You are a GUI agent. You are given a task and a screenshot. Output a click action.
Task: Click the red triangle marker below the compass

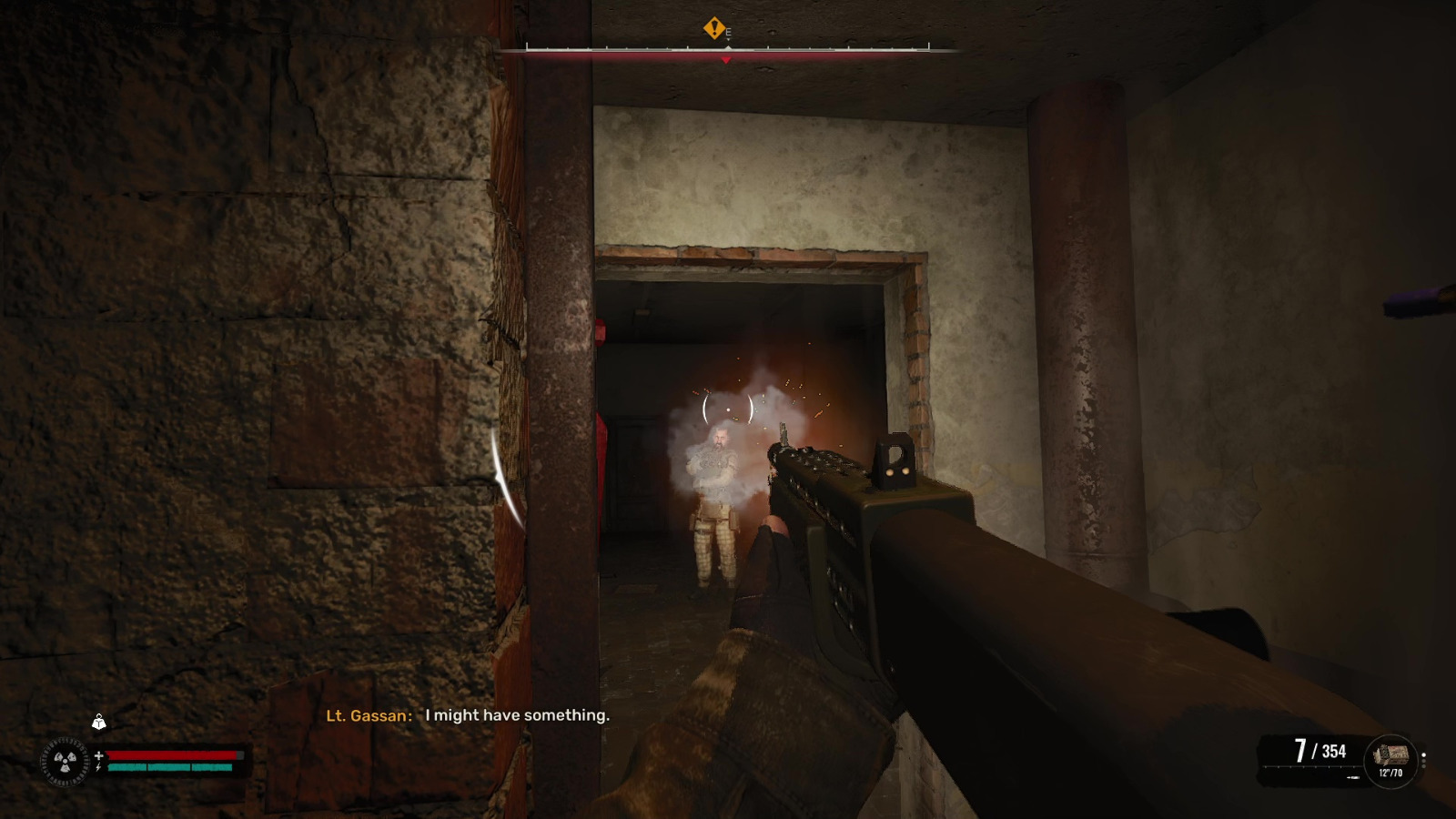pyautogui.click(x=725, y=60)
